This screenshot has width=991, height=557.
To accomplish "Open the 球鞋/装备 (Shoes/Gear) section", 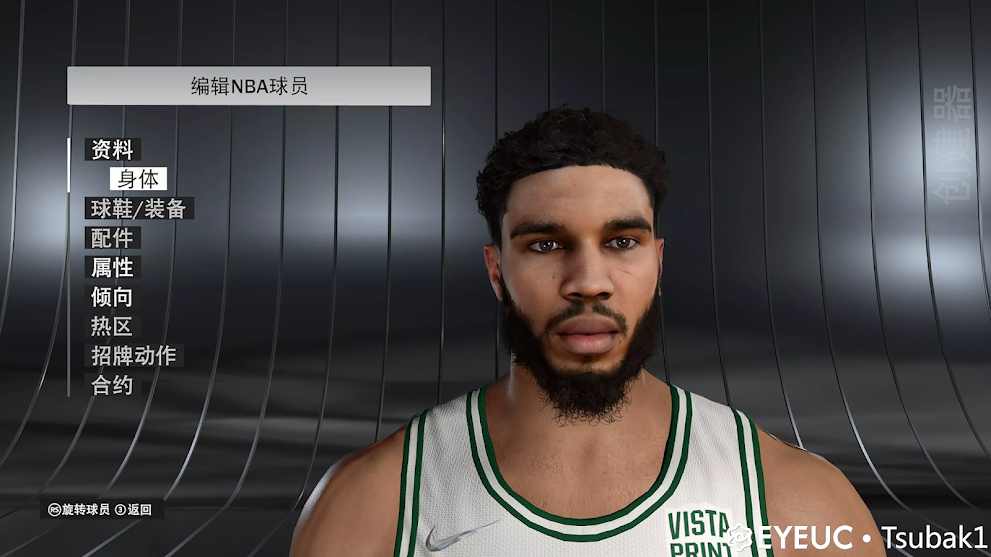I will coord(138,209).
